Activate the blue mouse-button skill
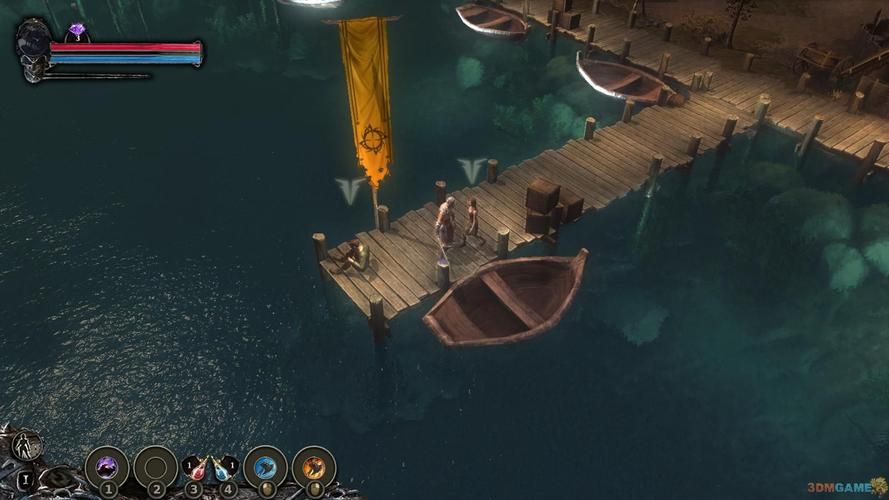 265,466
